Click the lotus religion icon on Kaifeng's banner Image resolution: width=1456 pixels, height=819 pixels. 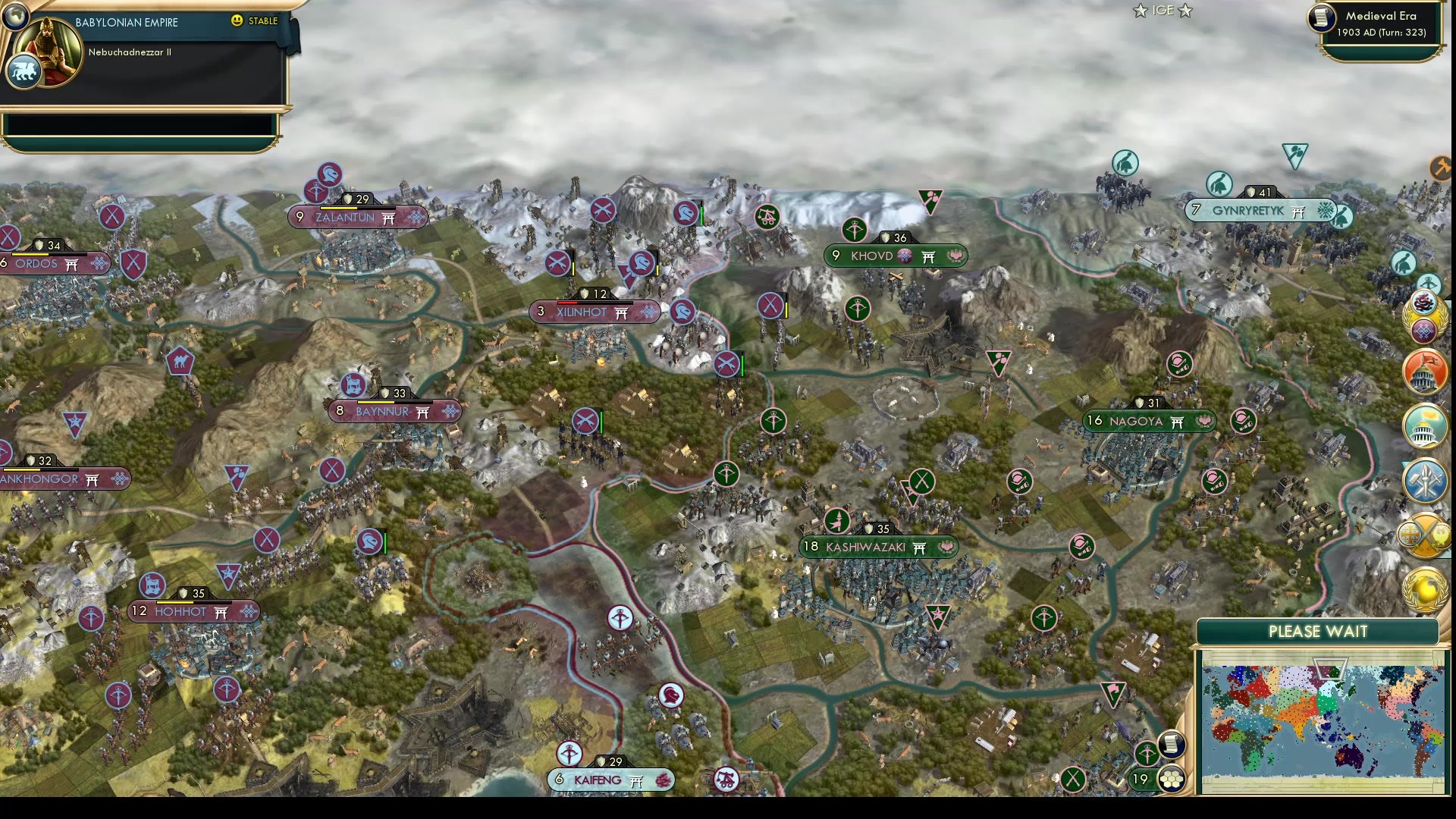tap(662, 780)
